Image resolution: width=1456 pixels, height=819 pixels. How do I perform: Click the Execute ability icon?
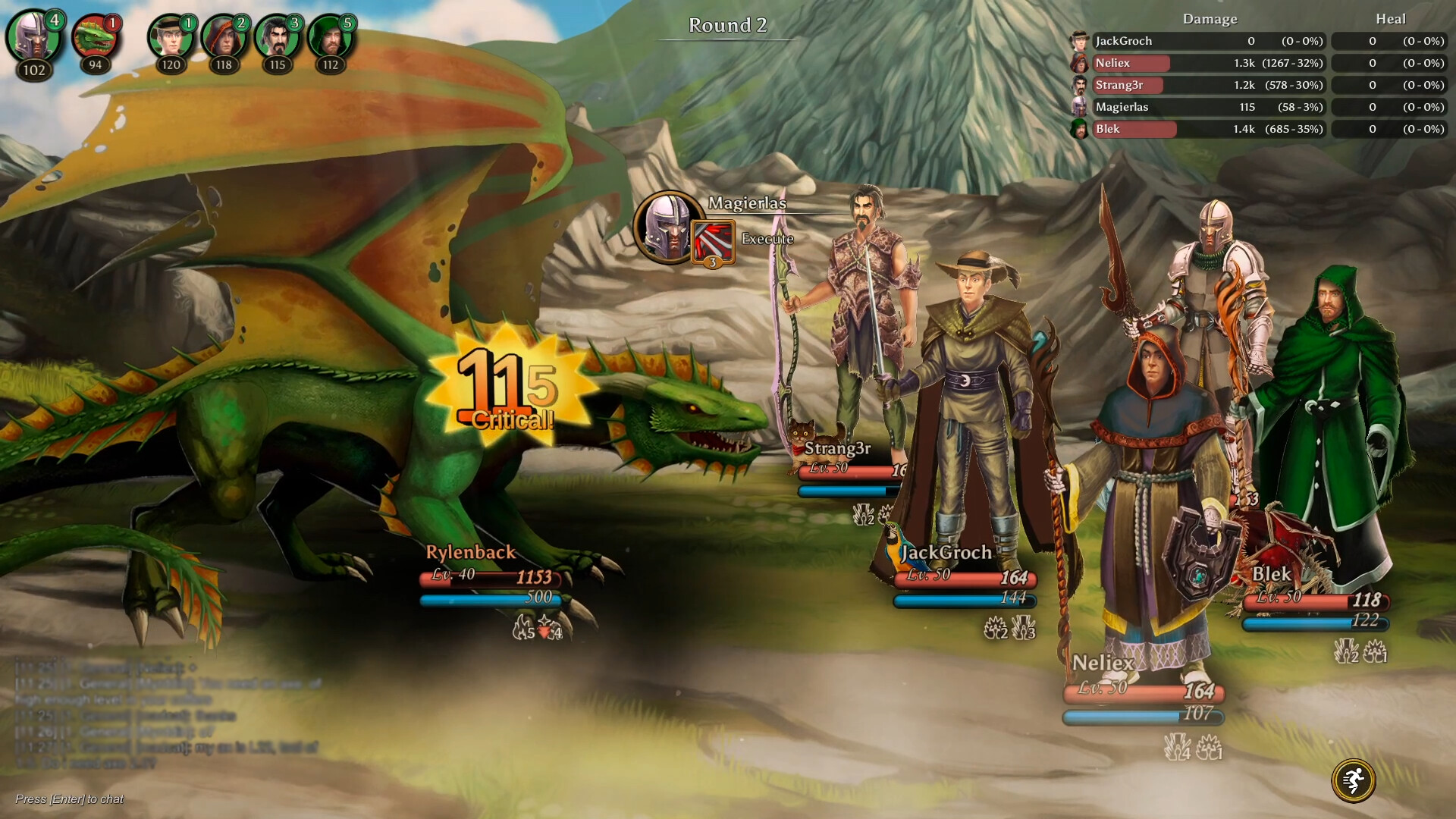(x=713, y=242)
